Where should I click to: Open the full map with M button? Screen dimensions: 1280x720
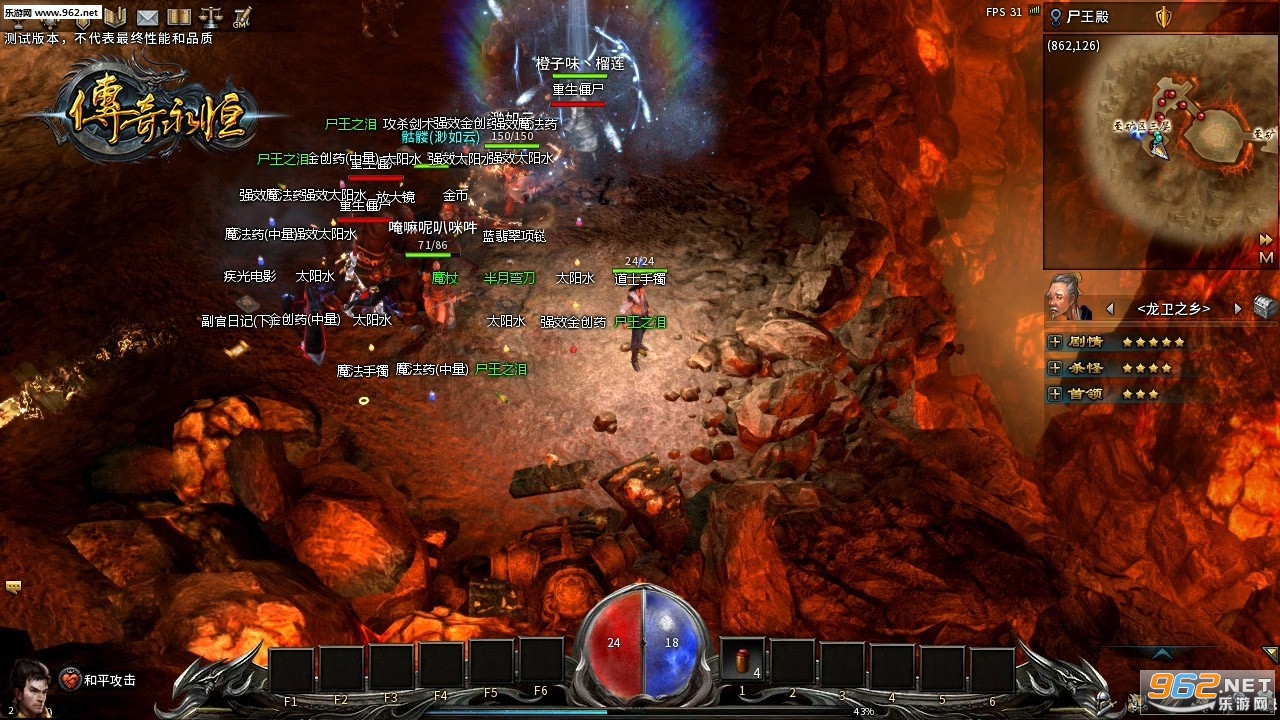1266,257
